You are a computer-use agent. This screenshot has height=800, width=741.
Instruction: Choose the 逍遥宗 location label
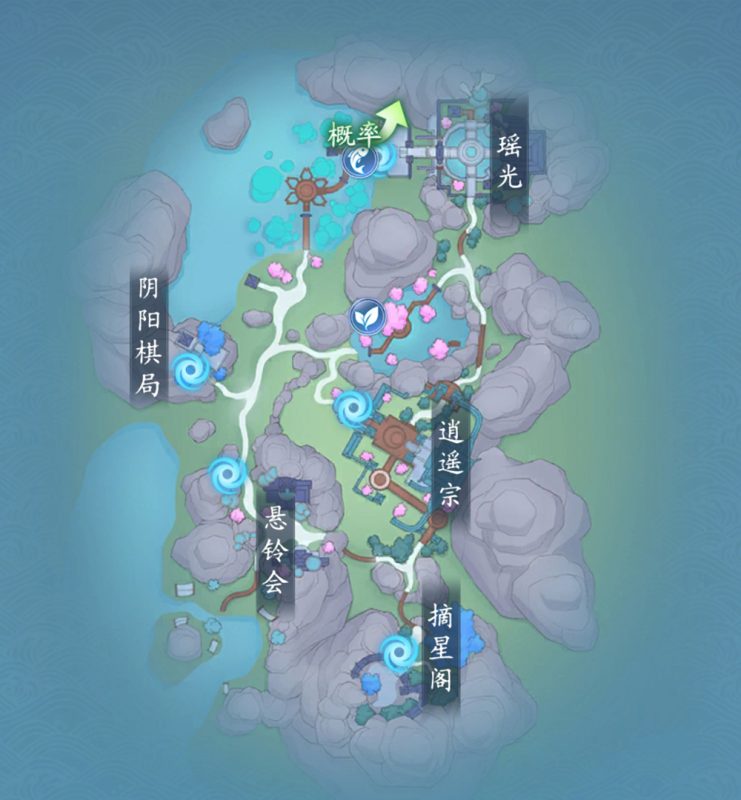(x=449, y=464)
